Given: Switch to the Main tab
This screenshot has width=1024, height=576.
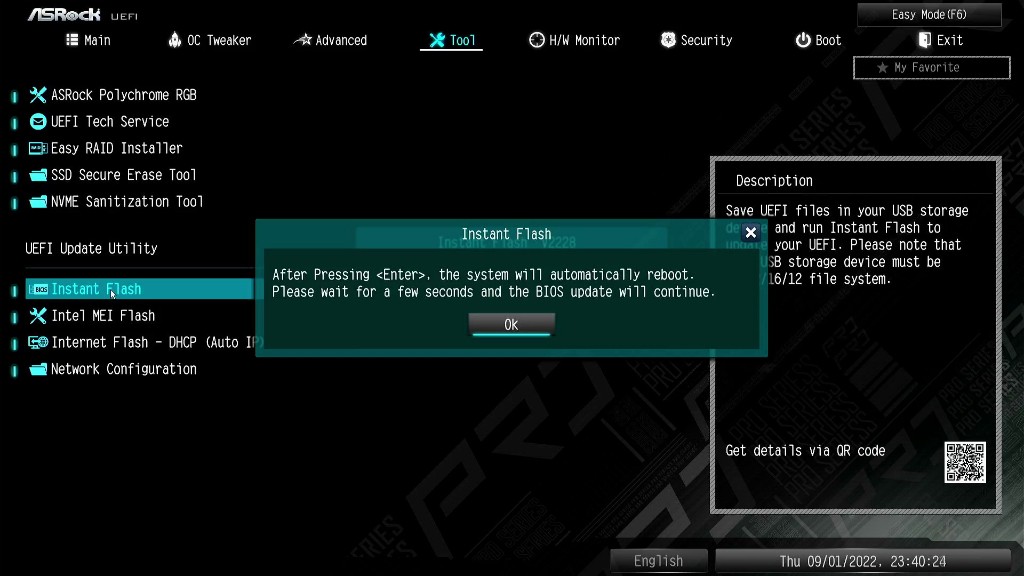Looking at the screenshot, I should tap(88, 40).
